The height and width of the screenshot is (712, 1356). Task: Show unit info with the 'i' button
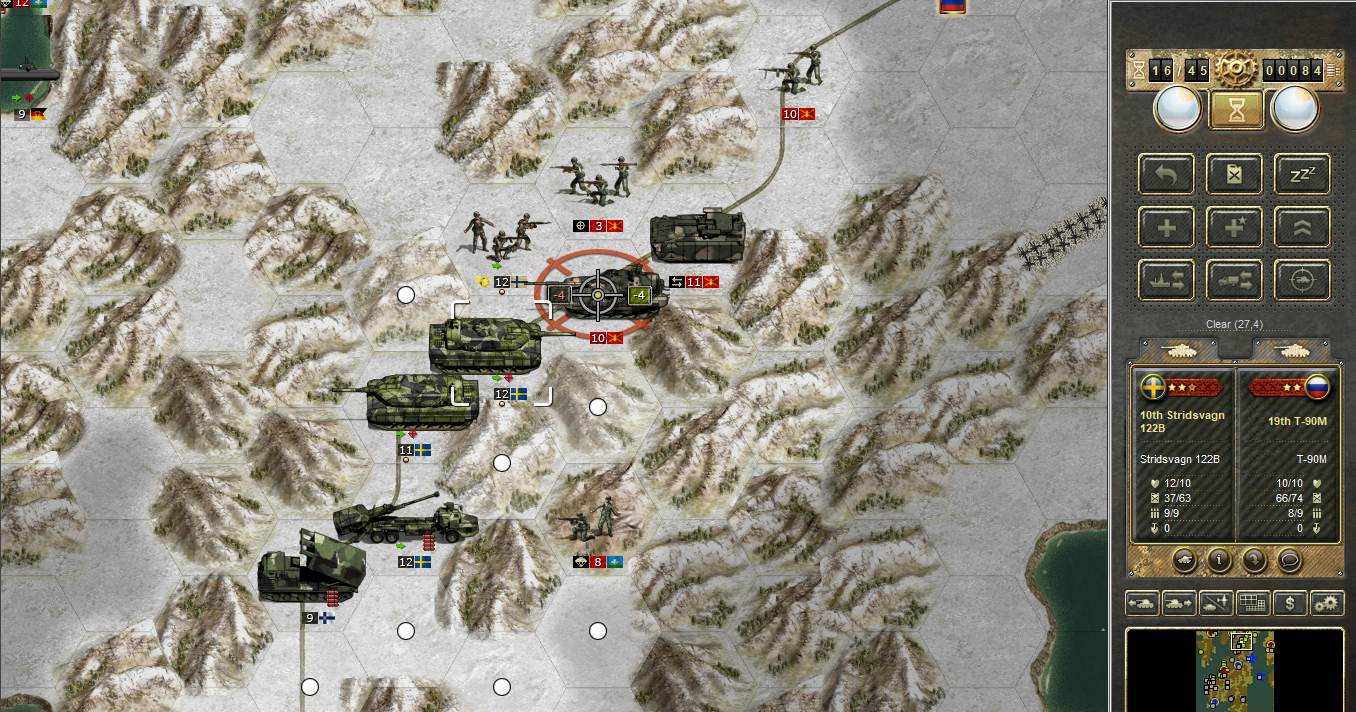[x=1218, y=560]
